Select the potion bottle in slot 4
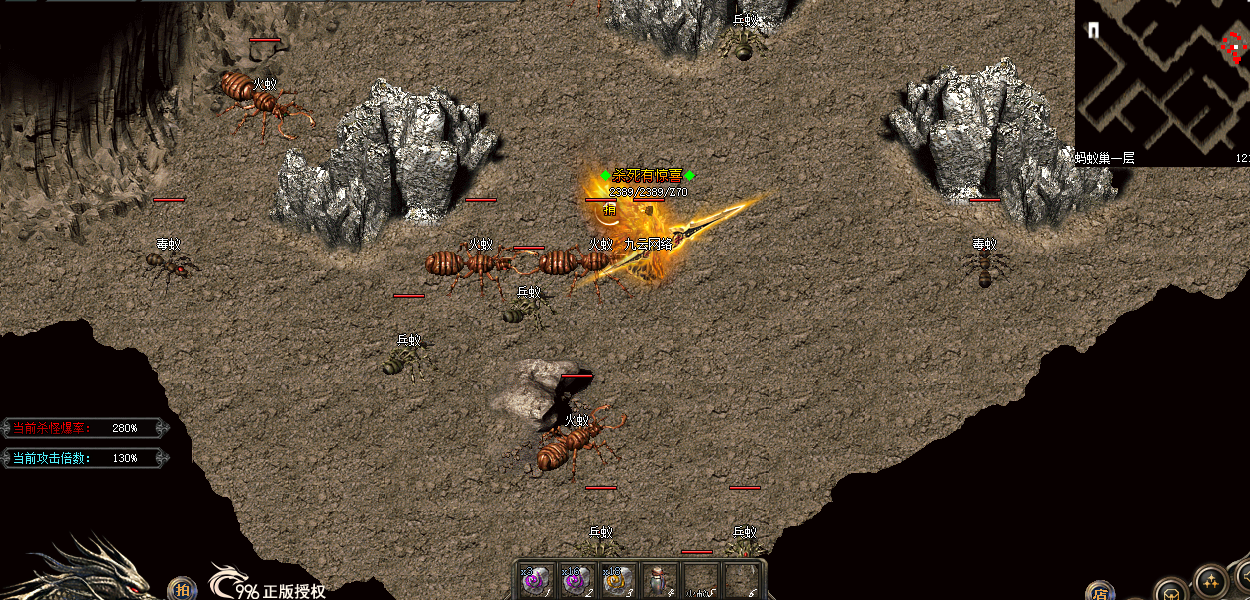This screenshot has height=600, width=1250. [x=657, y=580]
